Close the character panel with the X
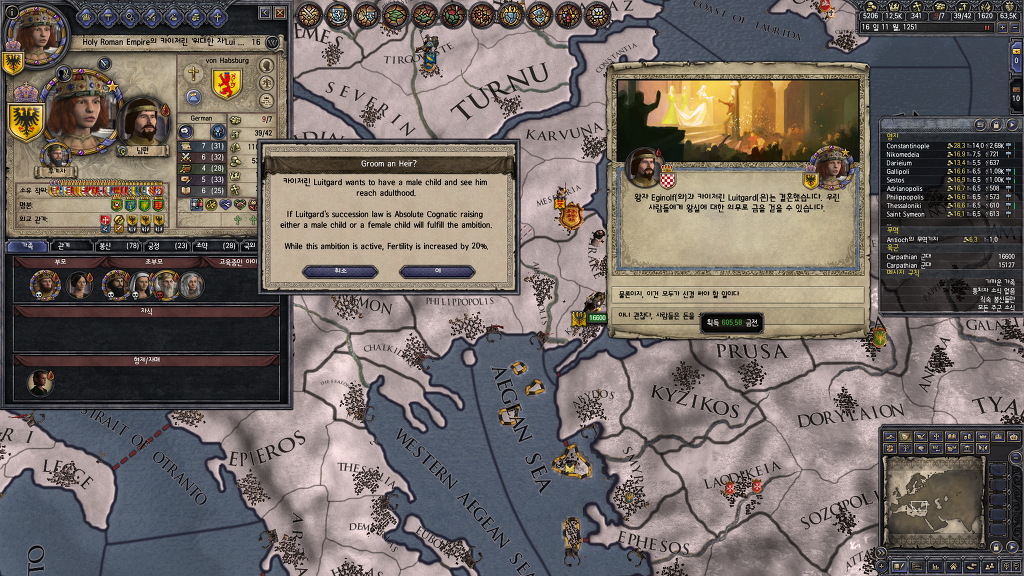The height and width of the screenshot is (576, 1024). [281, 12]
